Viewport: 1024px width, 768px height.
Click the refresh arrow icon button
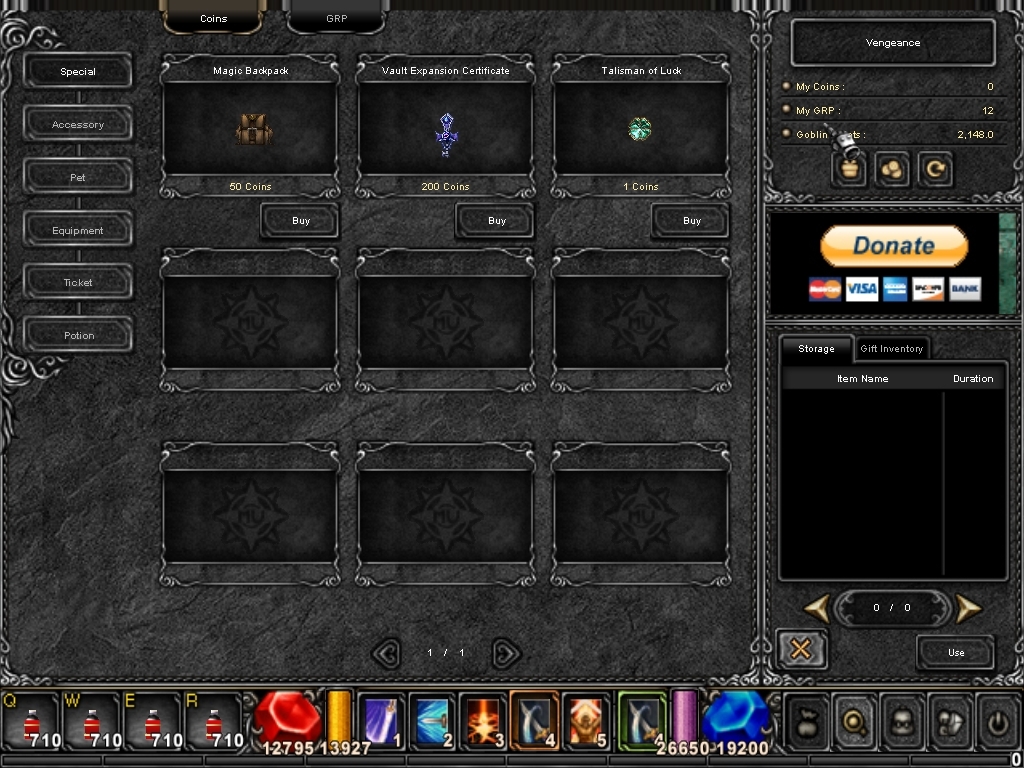(936, 170)
